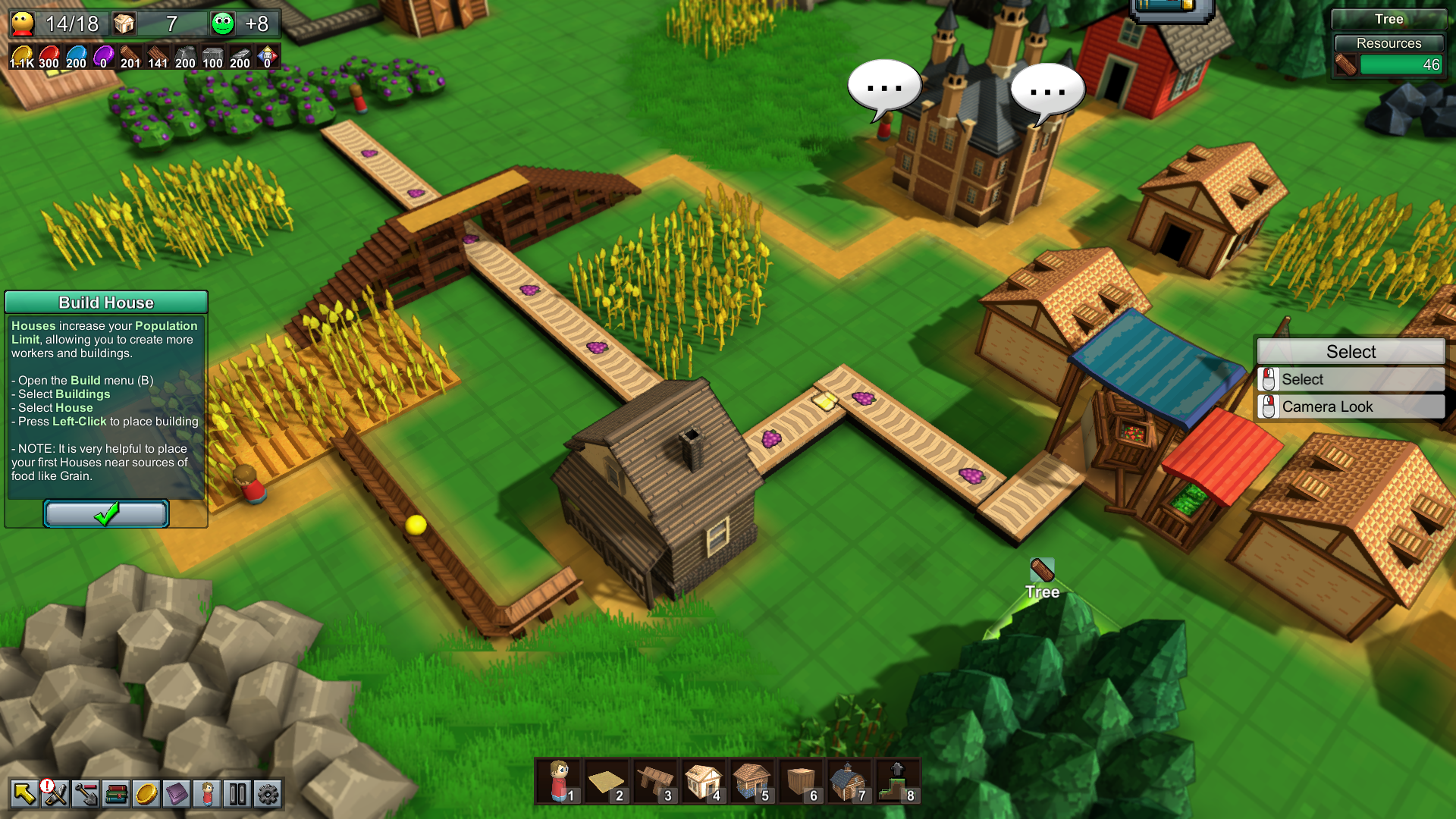Open the build menu with hammer and saw
Viewport: 1456px width, 819px height.
55,794
